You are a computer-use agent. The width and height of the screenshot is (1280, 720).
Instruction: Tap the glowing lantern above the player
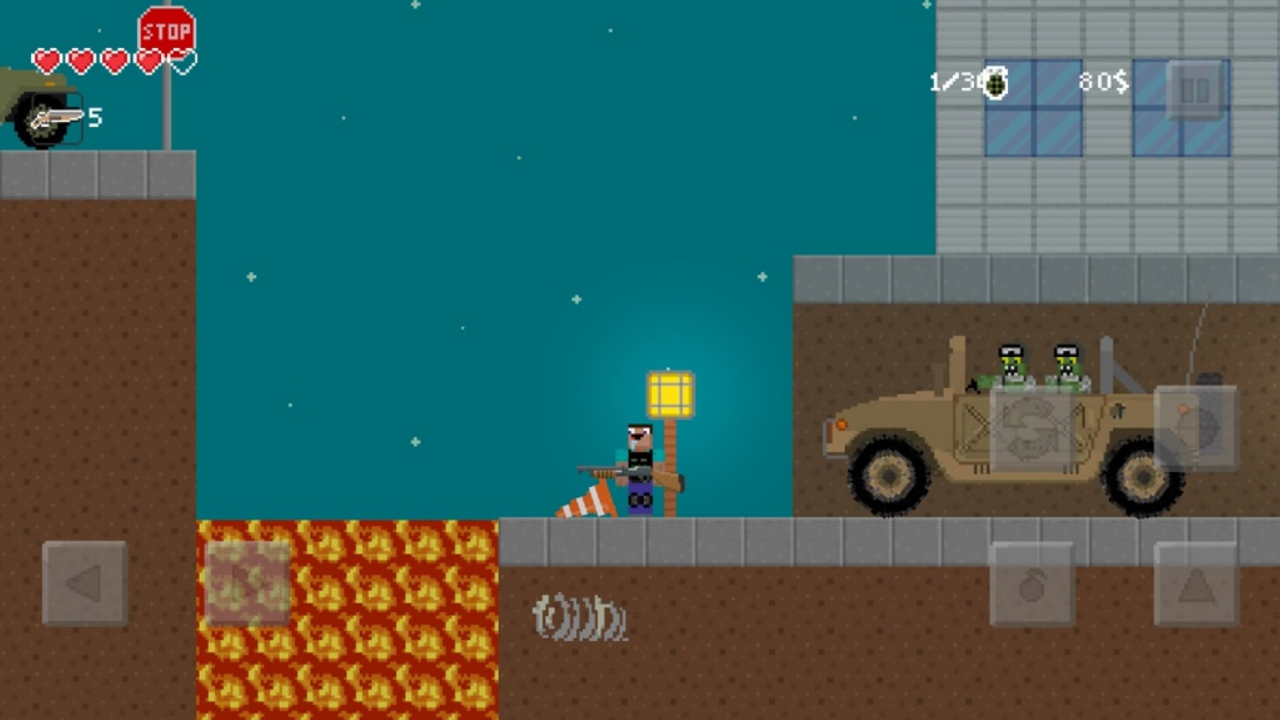click(x=668, y=393)
